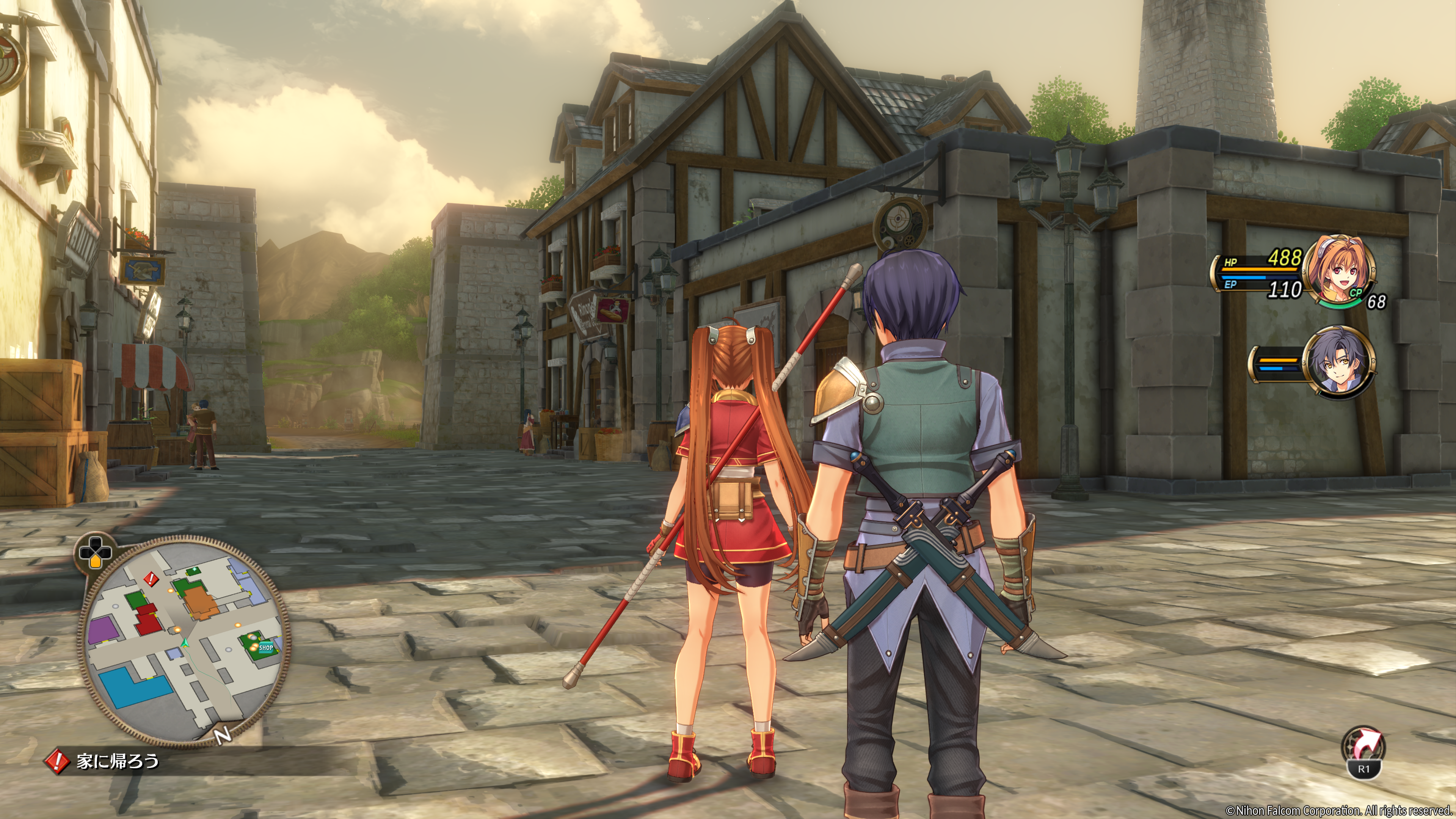This screenshot has height=819, width=1456.
Task: Click the d-pad icon above the minimap
Action: [94, 551]
